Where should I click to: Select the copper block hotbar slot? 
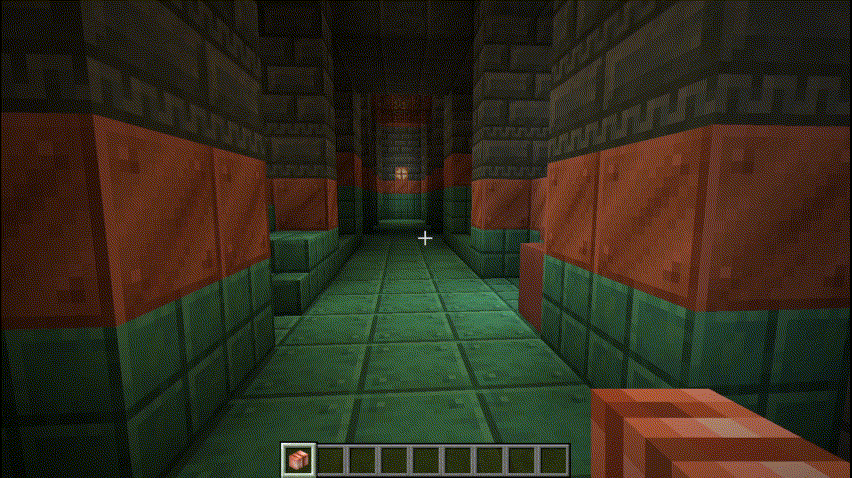point(298,460)
